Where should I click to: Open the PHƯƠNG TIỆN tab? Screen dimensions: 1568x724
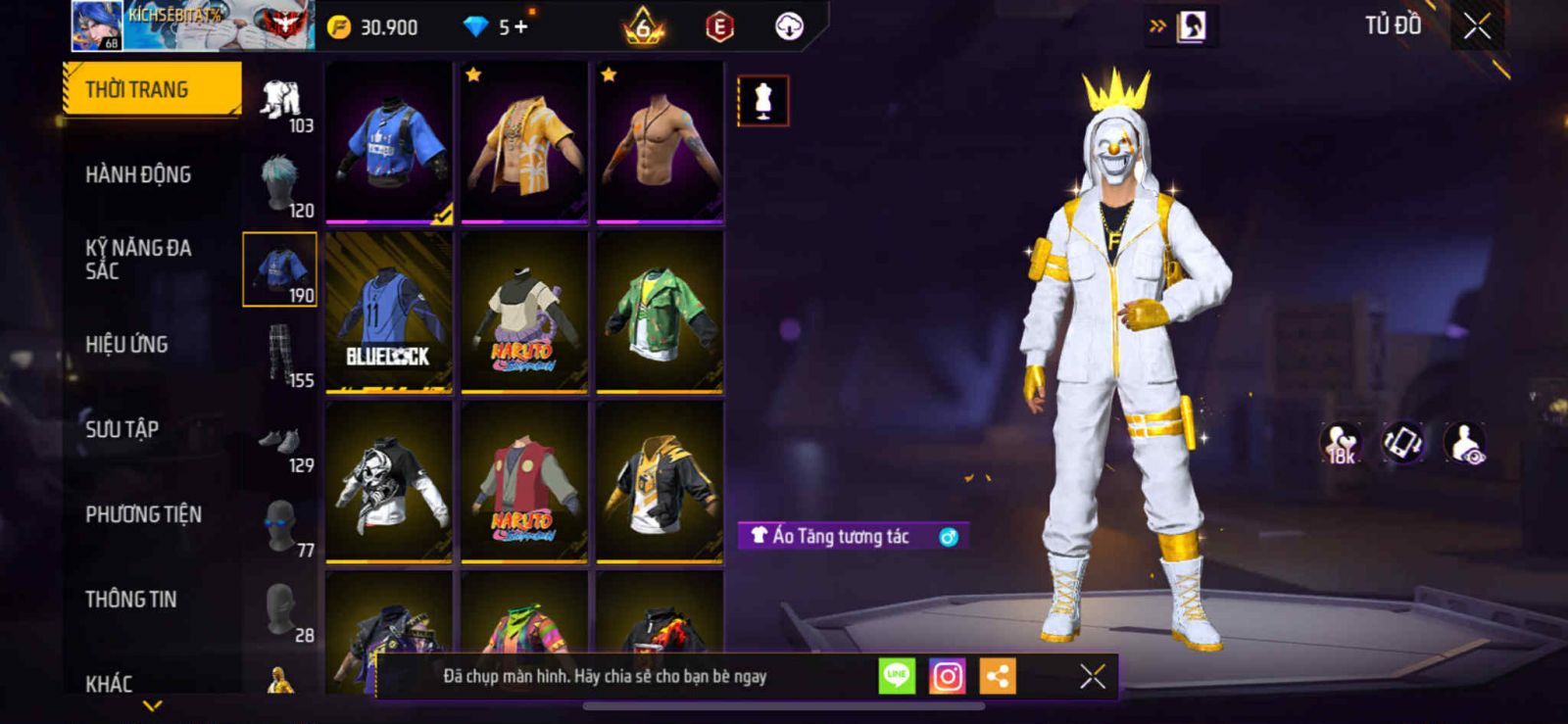pos(143,514)
